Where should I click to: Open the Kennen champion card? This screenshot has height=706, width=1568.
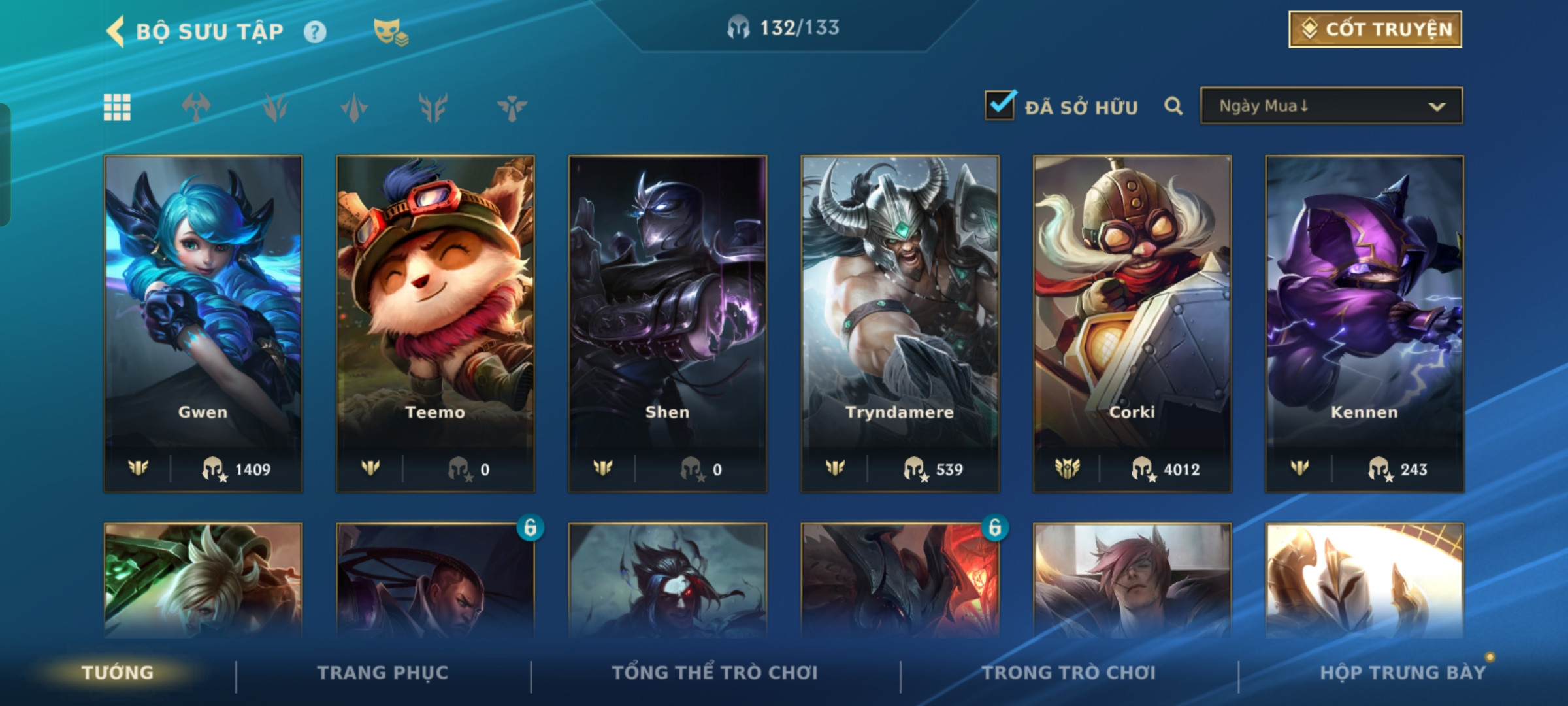pyautogui.click(x=1364, y=323)
